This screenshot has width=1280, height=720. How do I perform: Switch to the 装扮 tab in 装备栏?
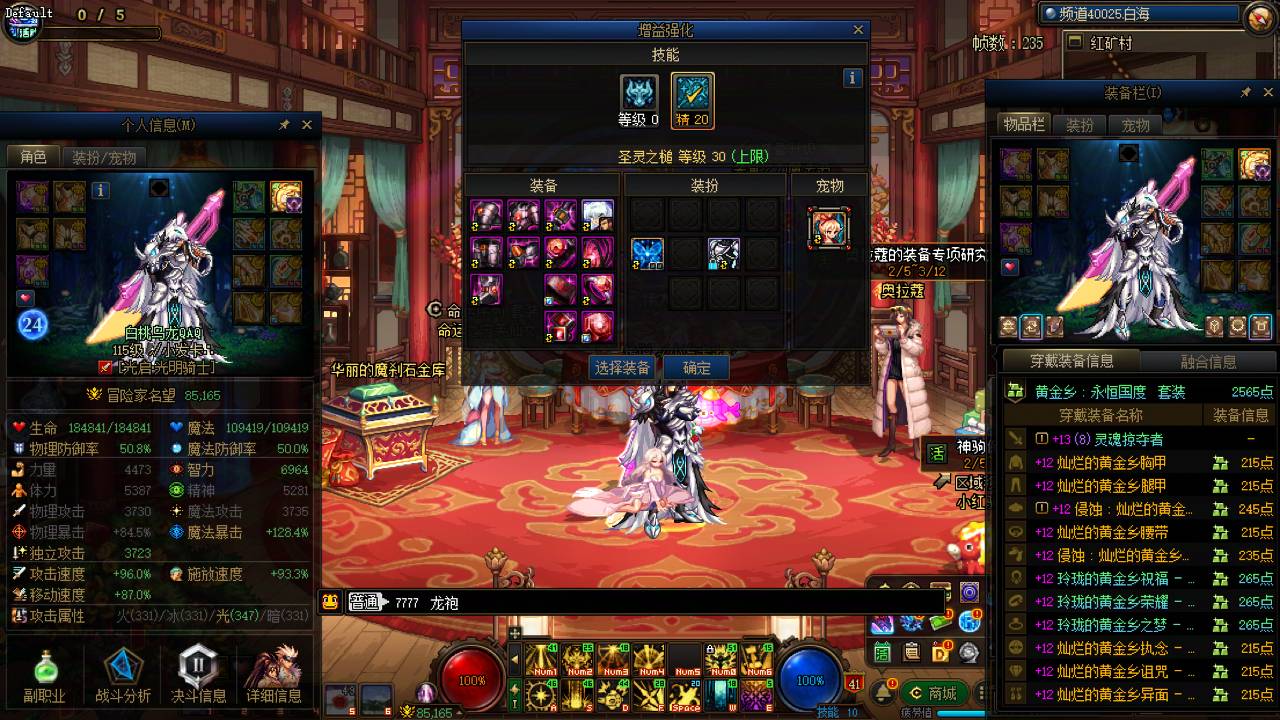click(1079, 124)
